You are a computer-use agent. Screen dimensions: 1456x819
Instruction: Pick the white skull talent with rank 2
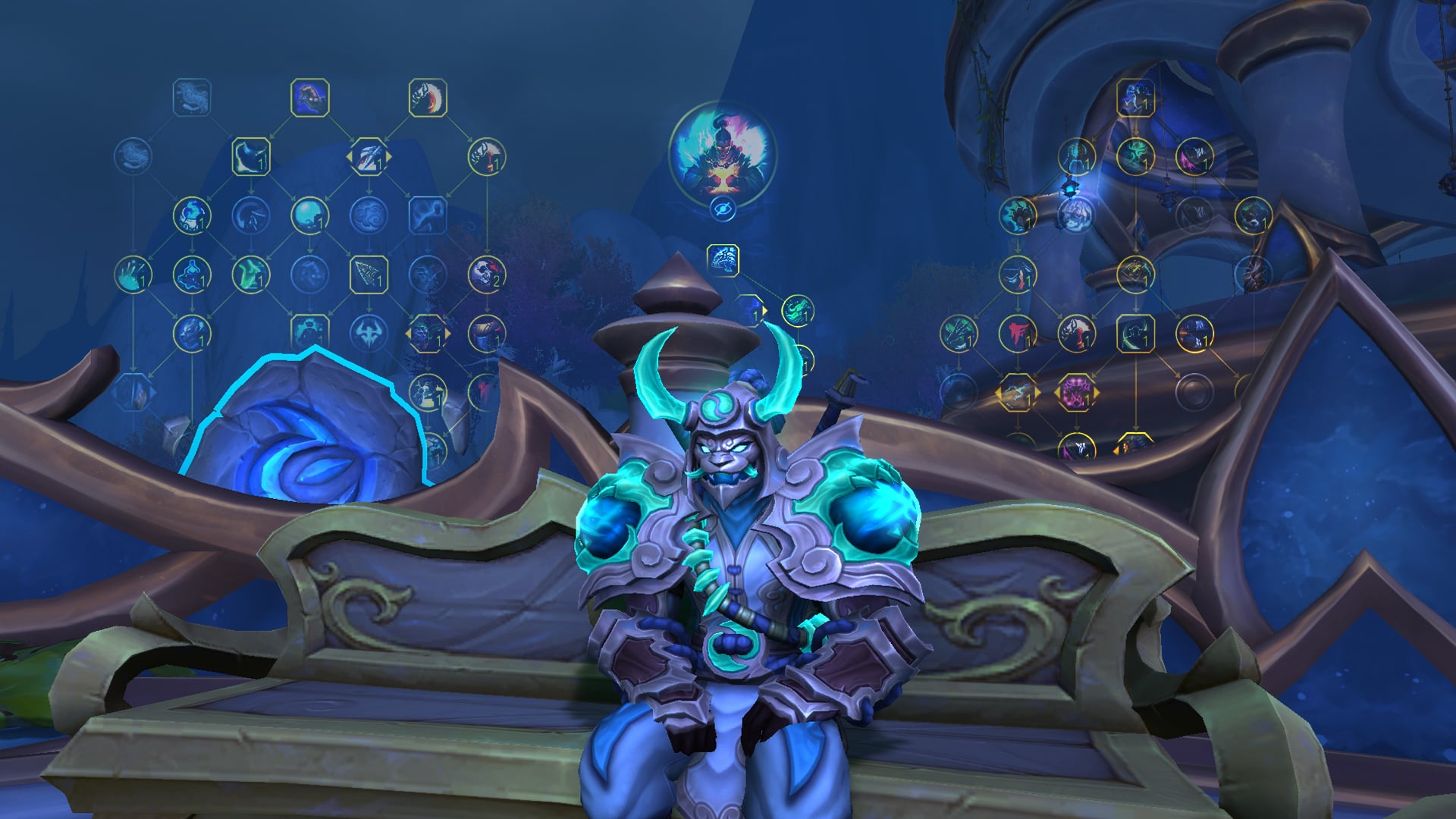pos(486,274)
